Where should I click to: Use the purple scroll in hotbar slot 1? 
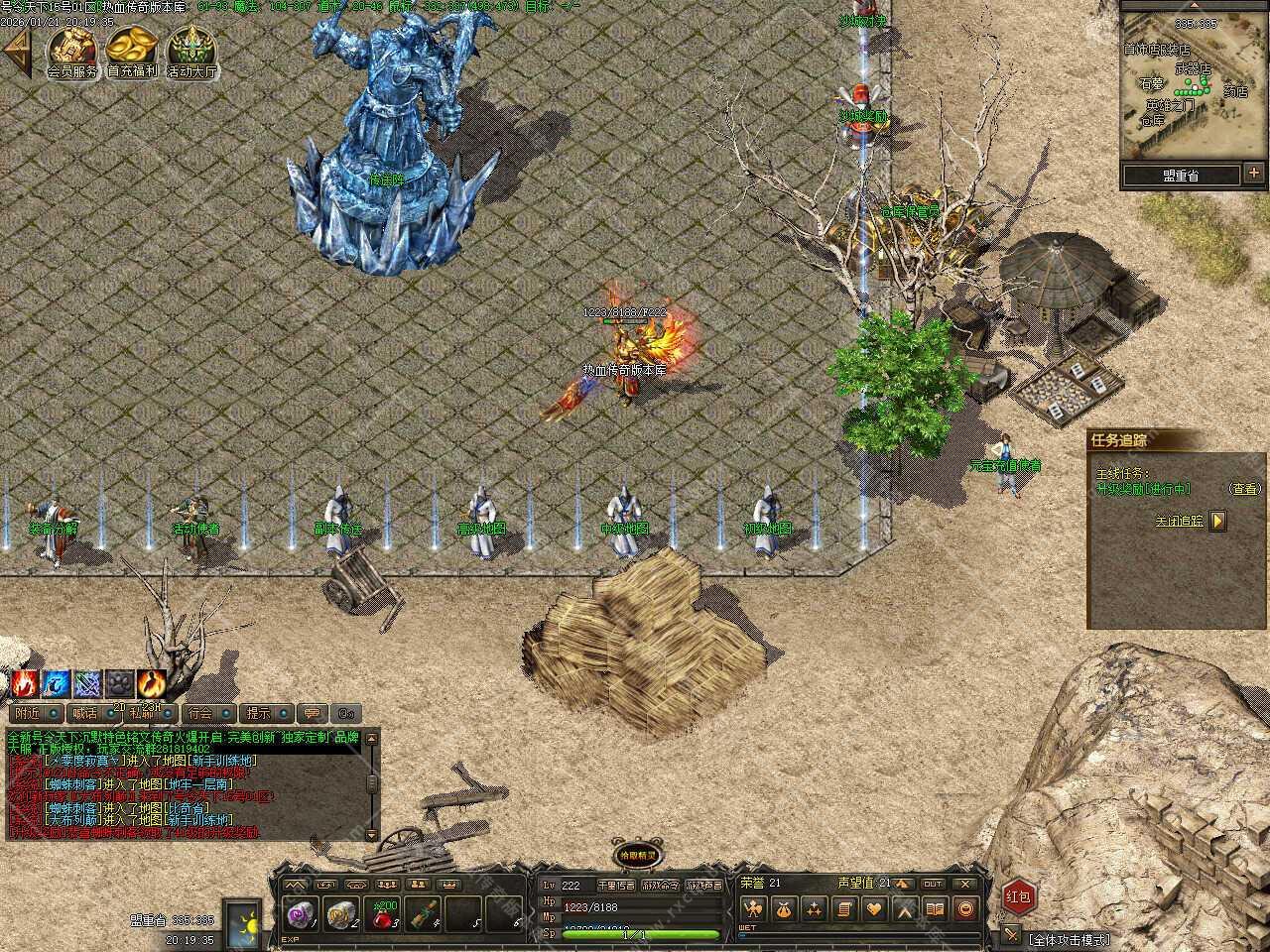[x=297, y=914]
